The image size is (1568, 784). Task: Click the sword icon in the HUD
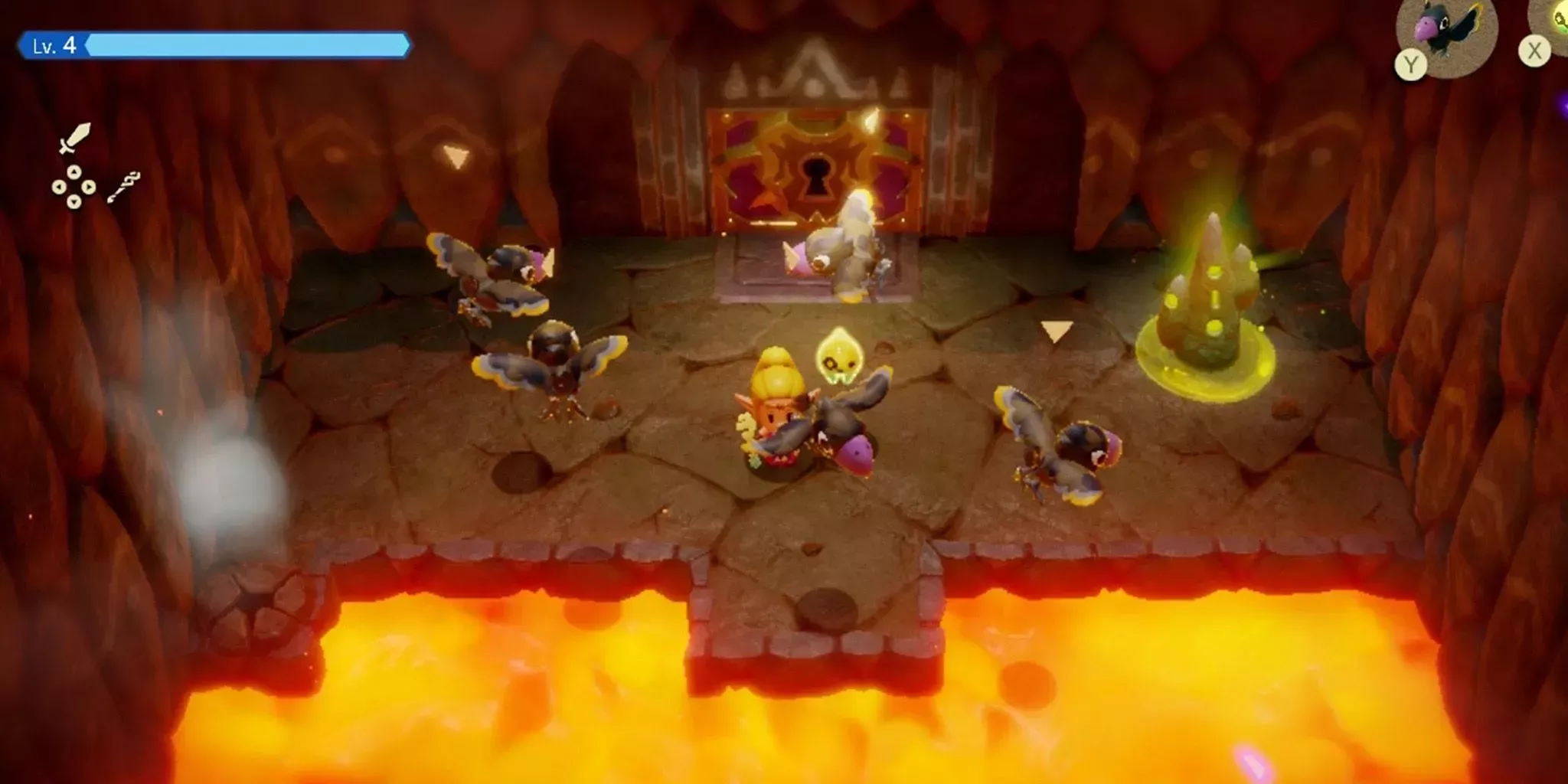point(75,139)
